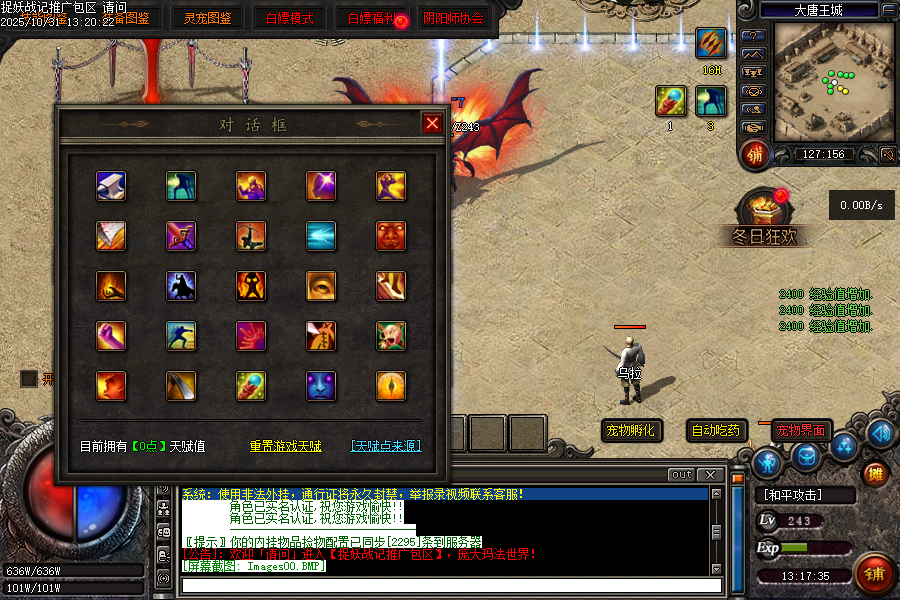Click the 重置游戏天赋 reset link
900x600 pixels.
point(285,446)
